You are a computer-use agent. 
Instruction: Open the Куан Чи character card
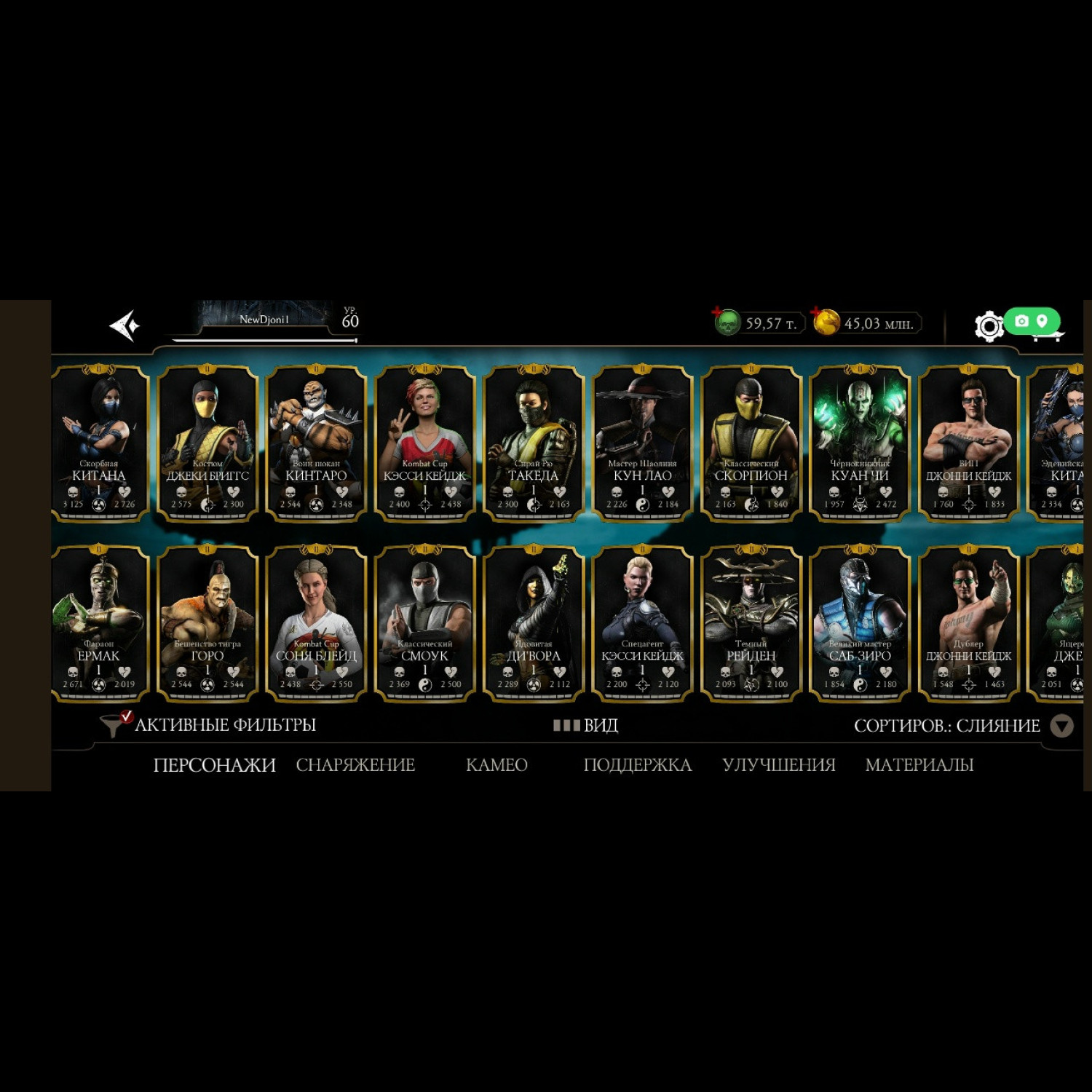tap(859, 443)
